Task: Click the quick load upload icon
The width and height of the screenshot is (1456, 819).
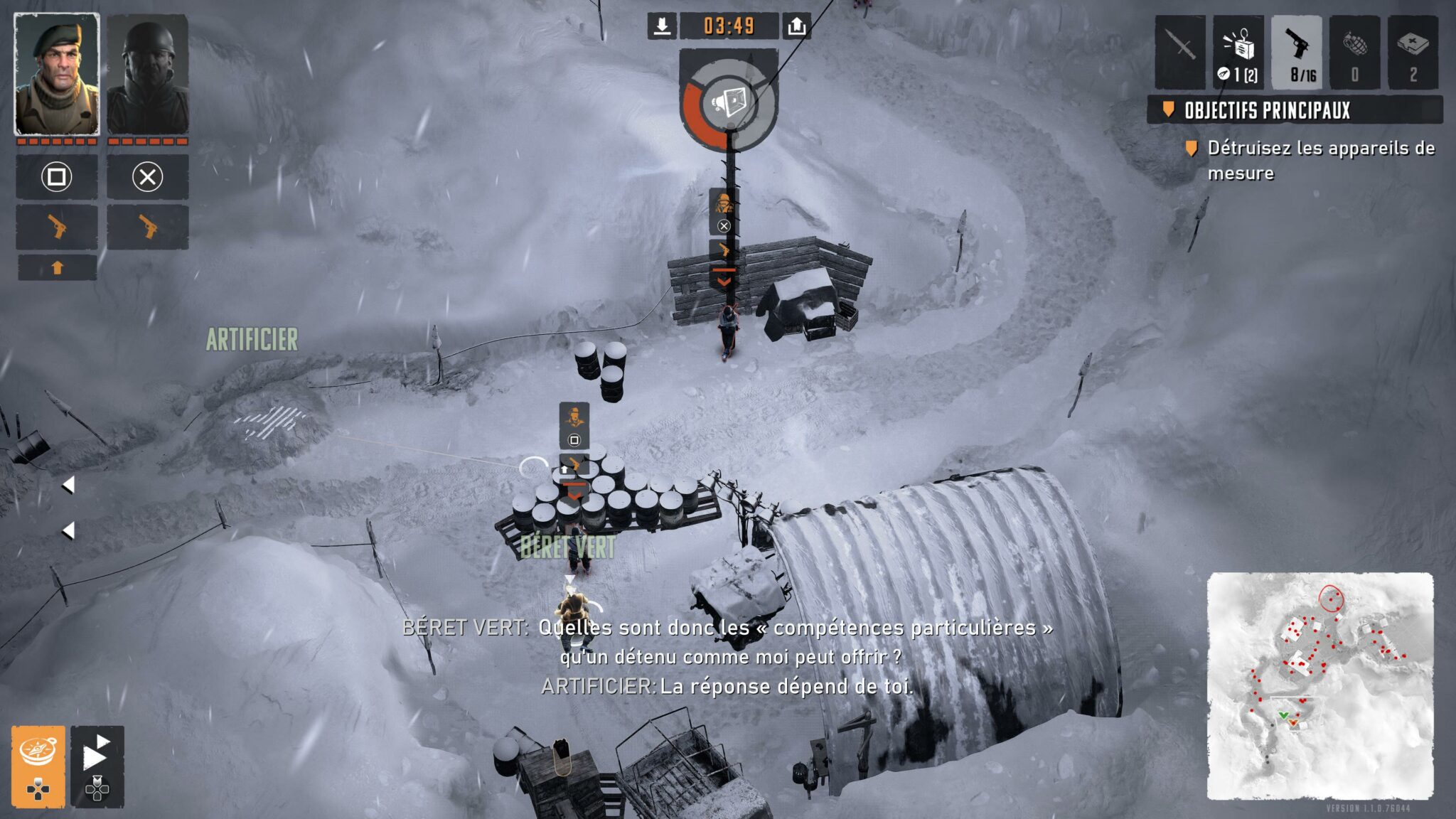Action: click(797, 26)
